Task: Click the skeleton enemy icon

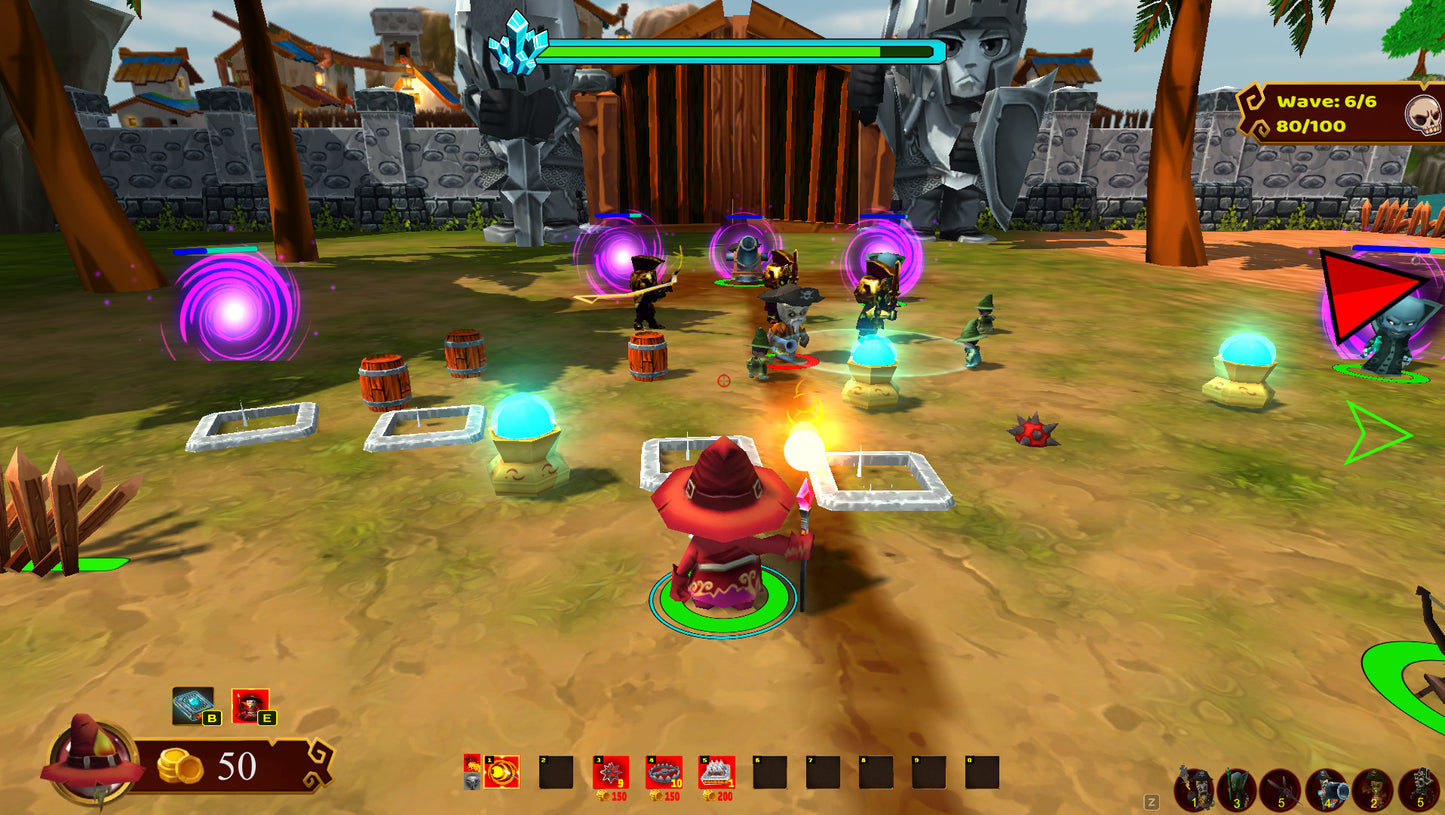Action: pos(1418,790)
